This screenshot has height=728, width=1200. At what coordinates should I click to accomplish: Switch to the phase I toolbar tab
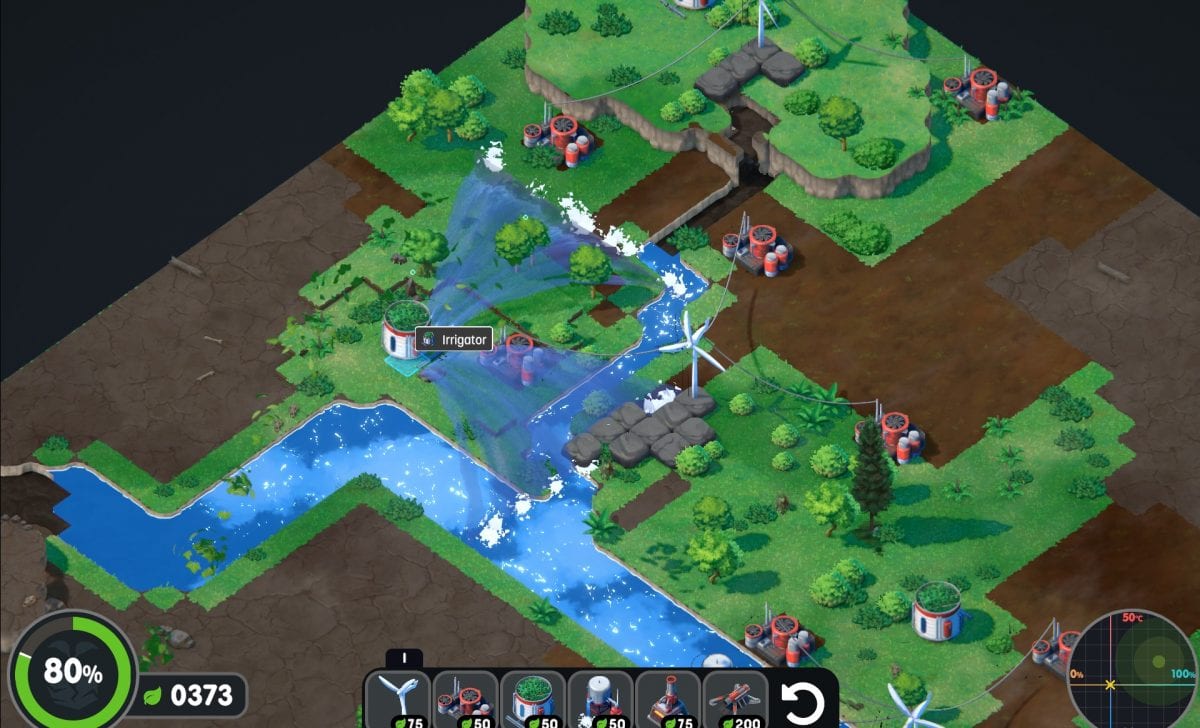[x=404, y=658]
